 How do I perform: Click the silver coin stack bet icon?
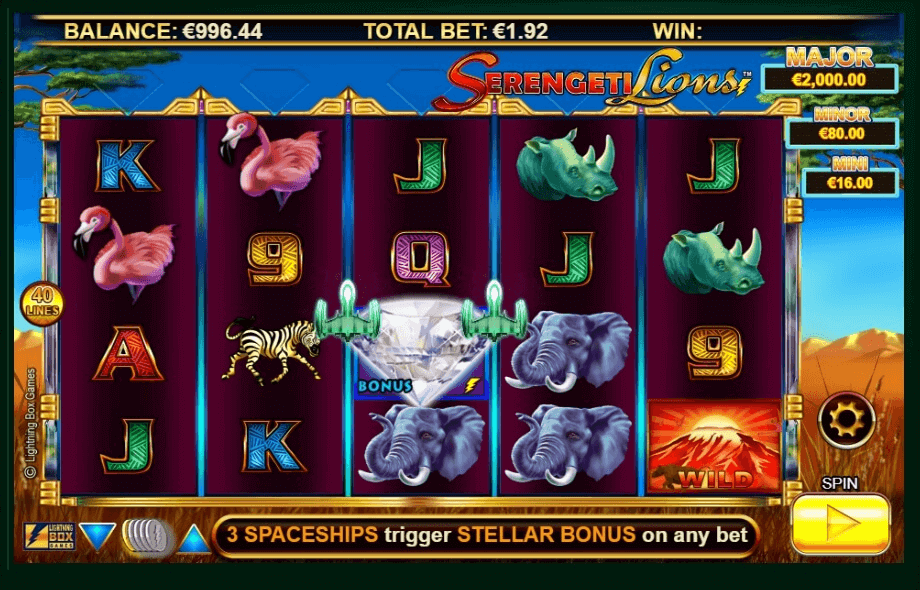[146, 537]
